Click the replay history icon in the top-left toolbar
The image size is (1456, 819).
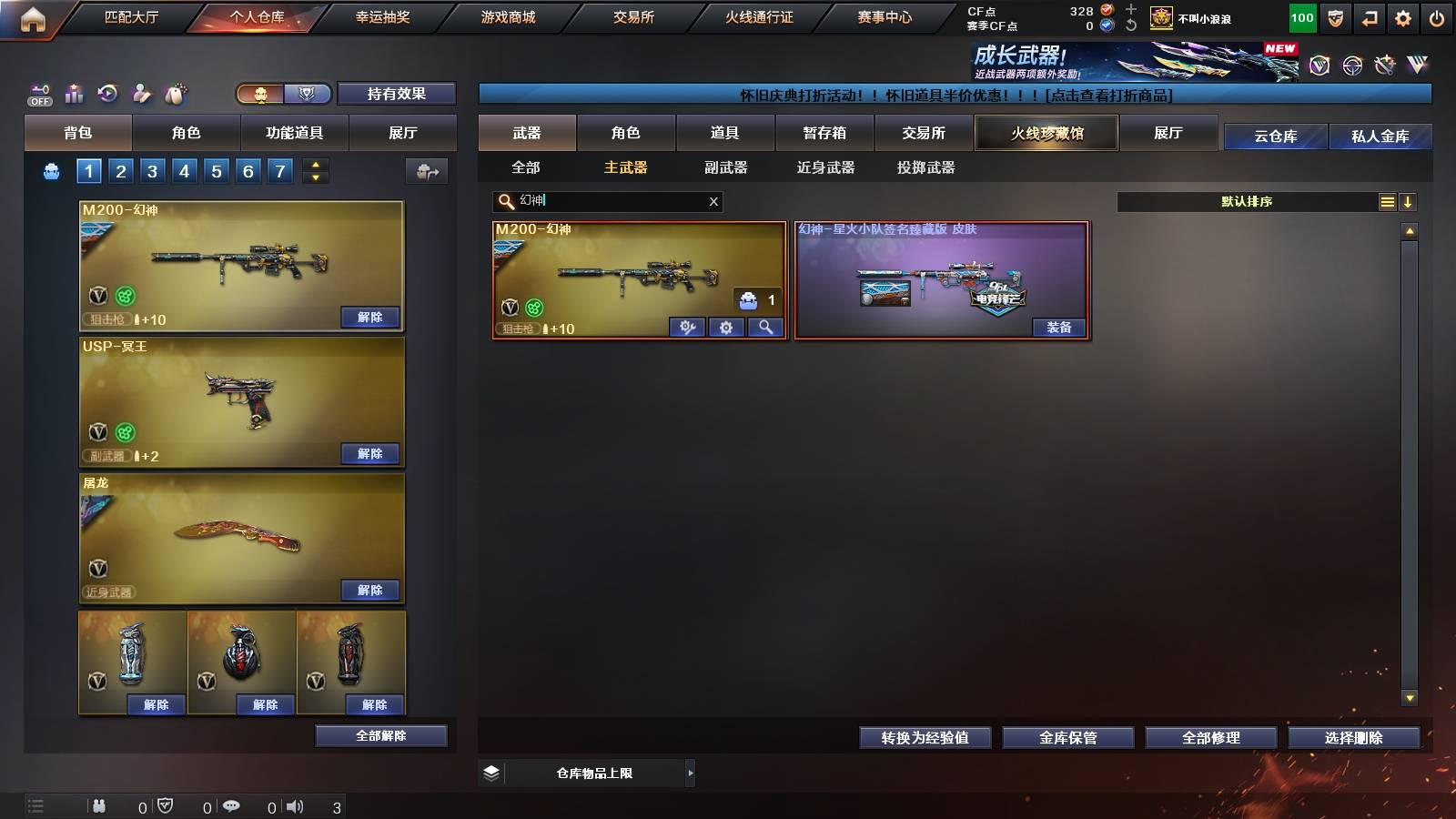(x=108, y=93)
